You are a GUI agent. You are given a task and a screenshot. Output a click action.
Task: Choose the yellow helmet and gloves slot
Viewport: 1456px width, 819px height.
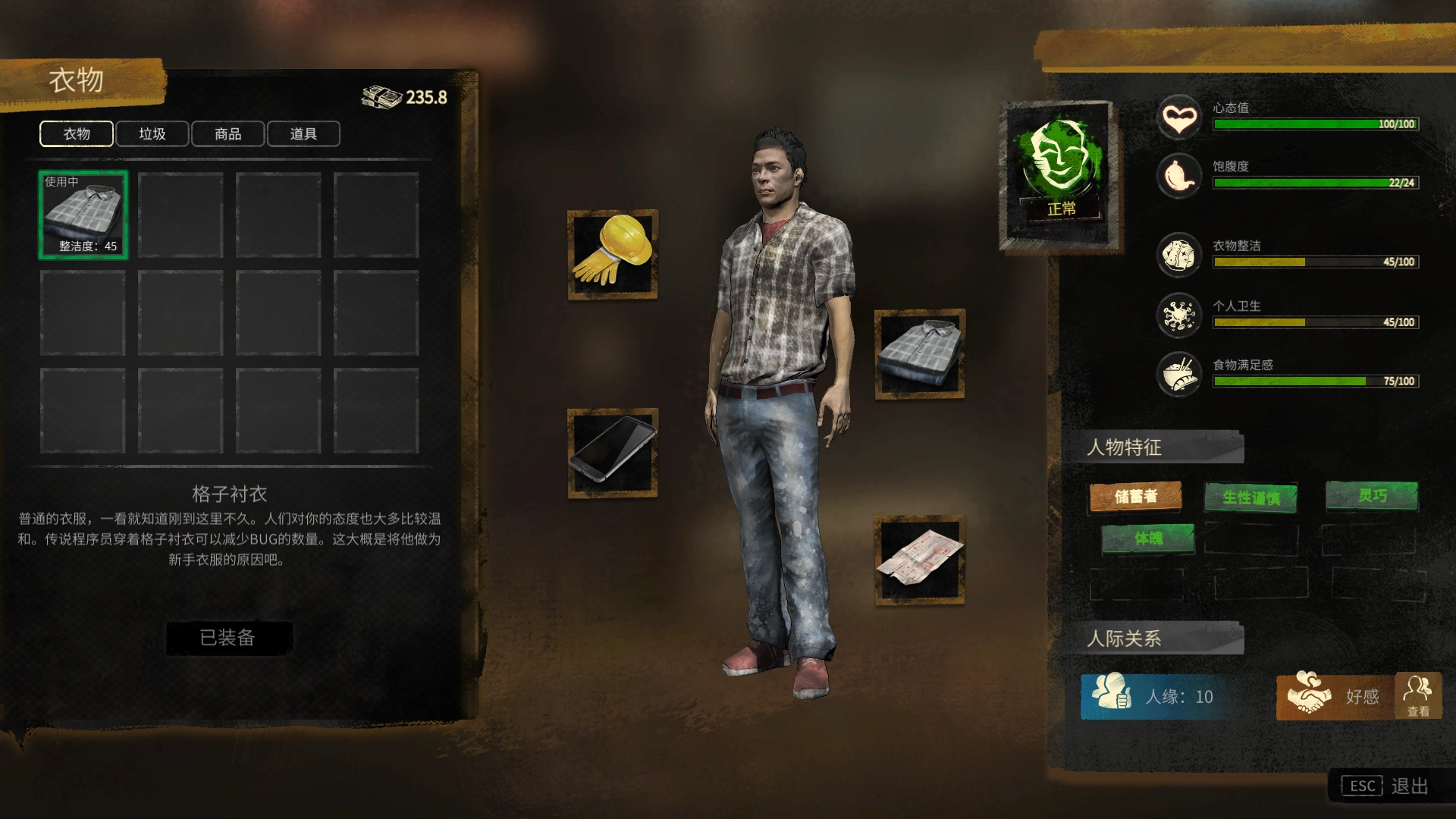click(613, 255)
